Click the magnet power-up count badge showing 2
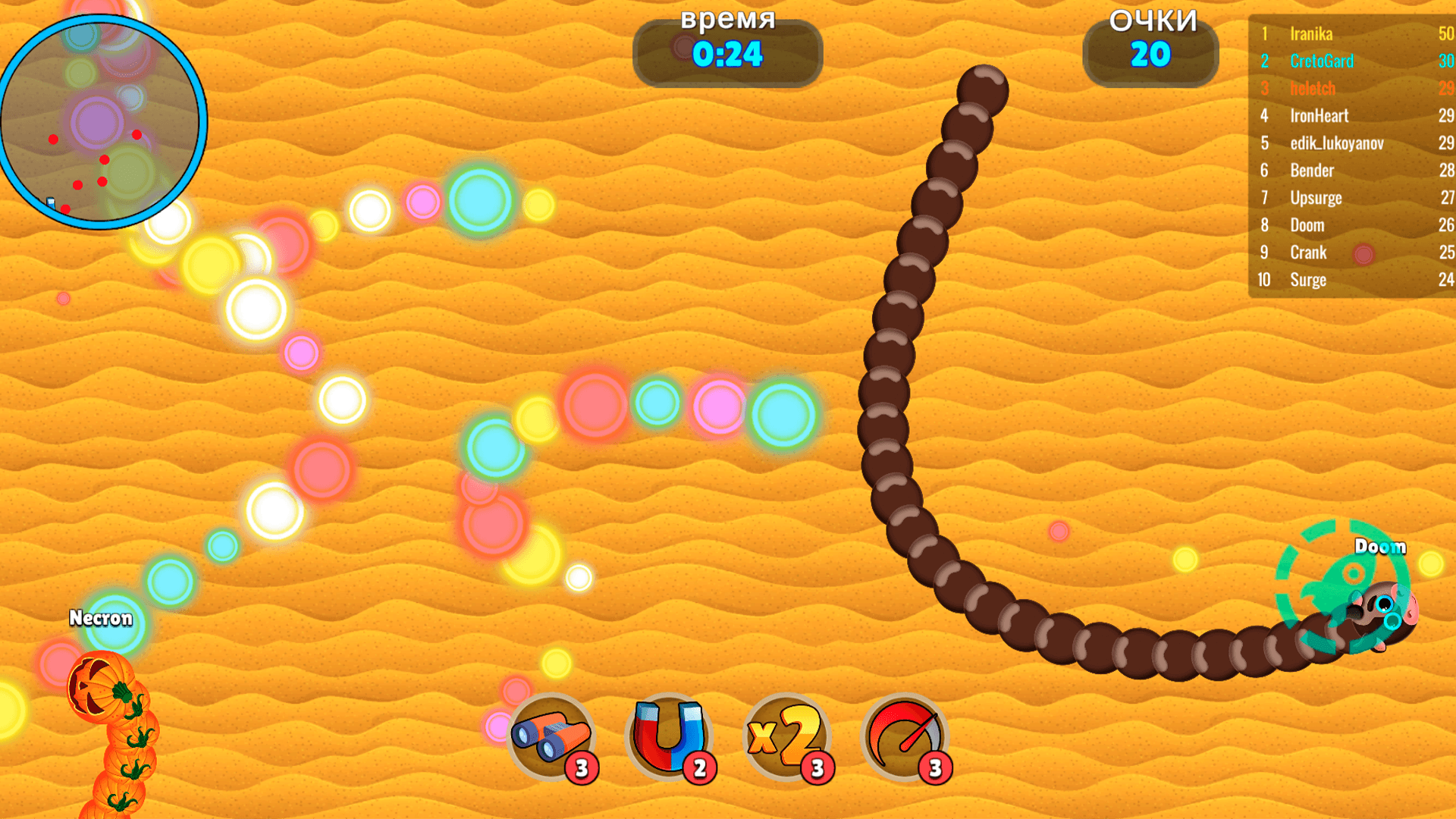This screenshot has height=819, width=1456. click(699, 767)
